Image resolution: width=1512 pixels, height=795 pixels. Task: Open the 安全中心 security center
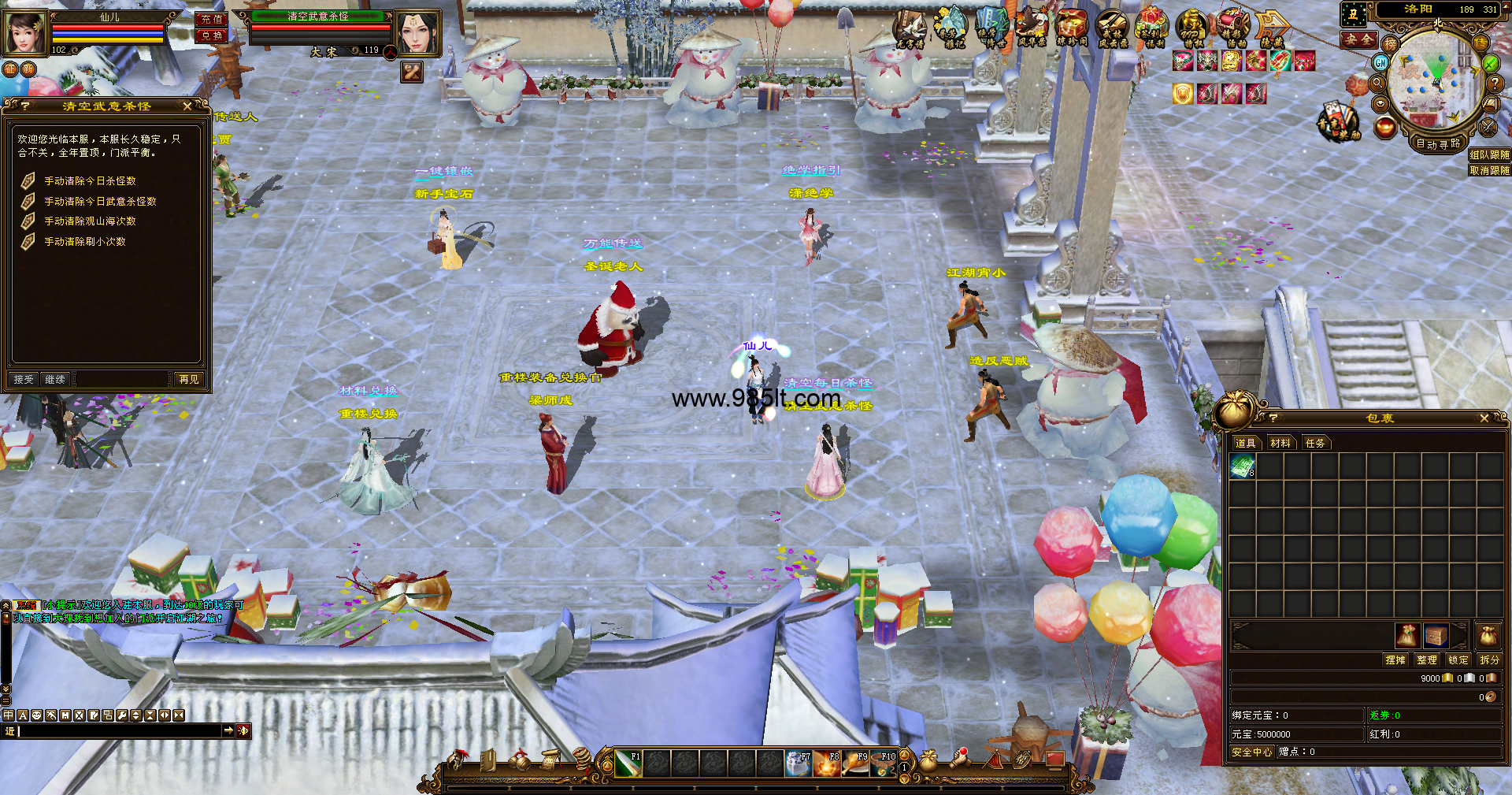[1251, 752]
